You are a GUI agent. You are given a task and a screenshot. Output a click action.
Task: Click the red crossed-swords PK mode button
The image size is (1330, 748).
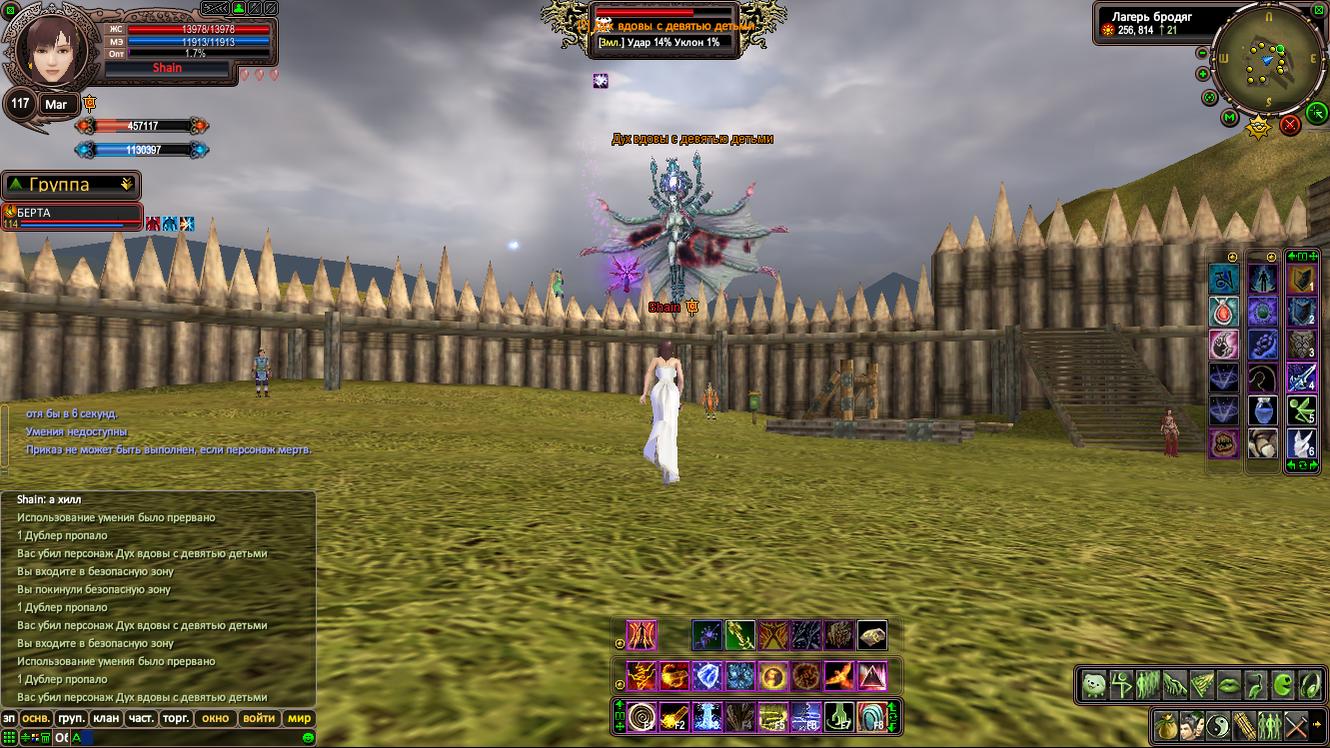tap(1290, 124)
